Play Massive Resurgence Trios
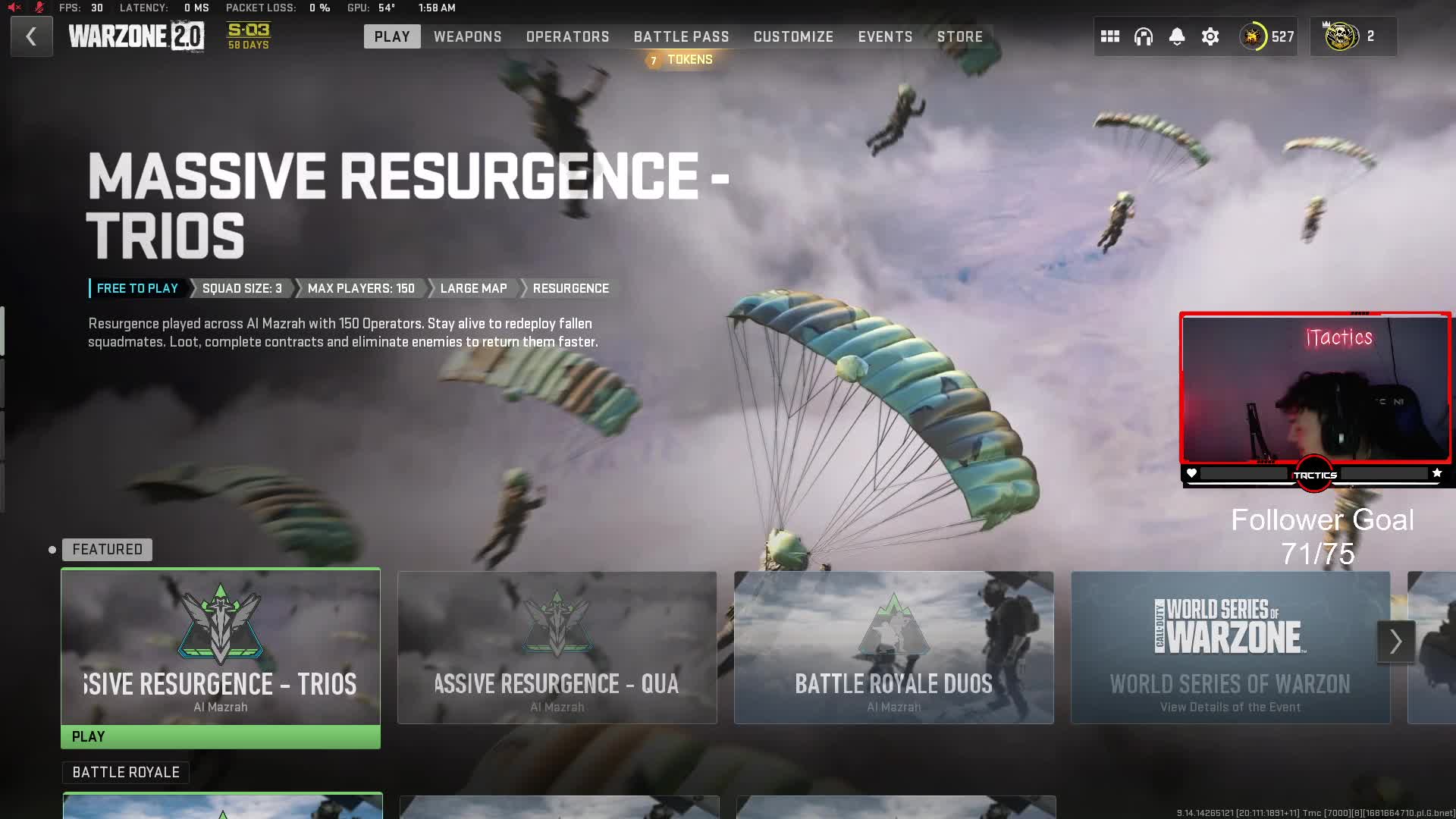 coord(220,736)
